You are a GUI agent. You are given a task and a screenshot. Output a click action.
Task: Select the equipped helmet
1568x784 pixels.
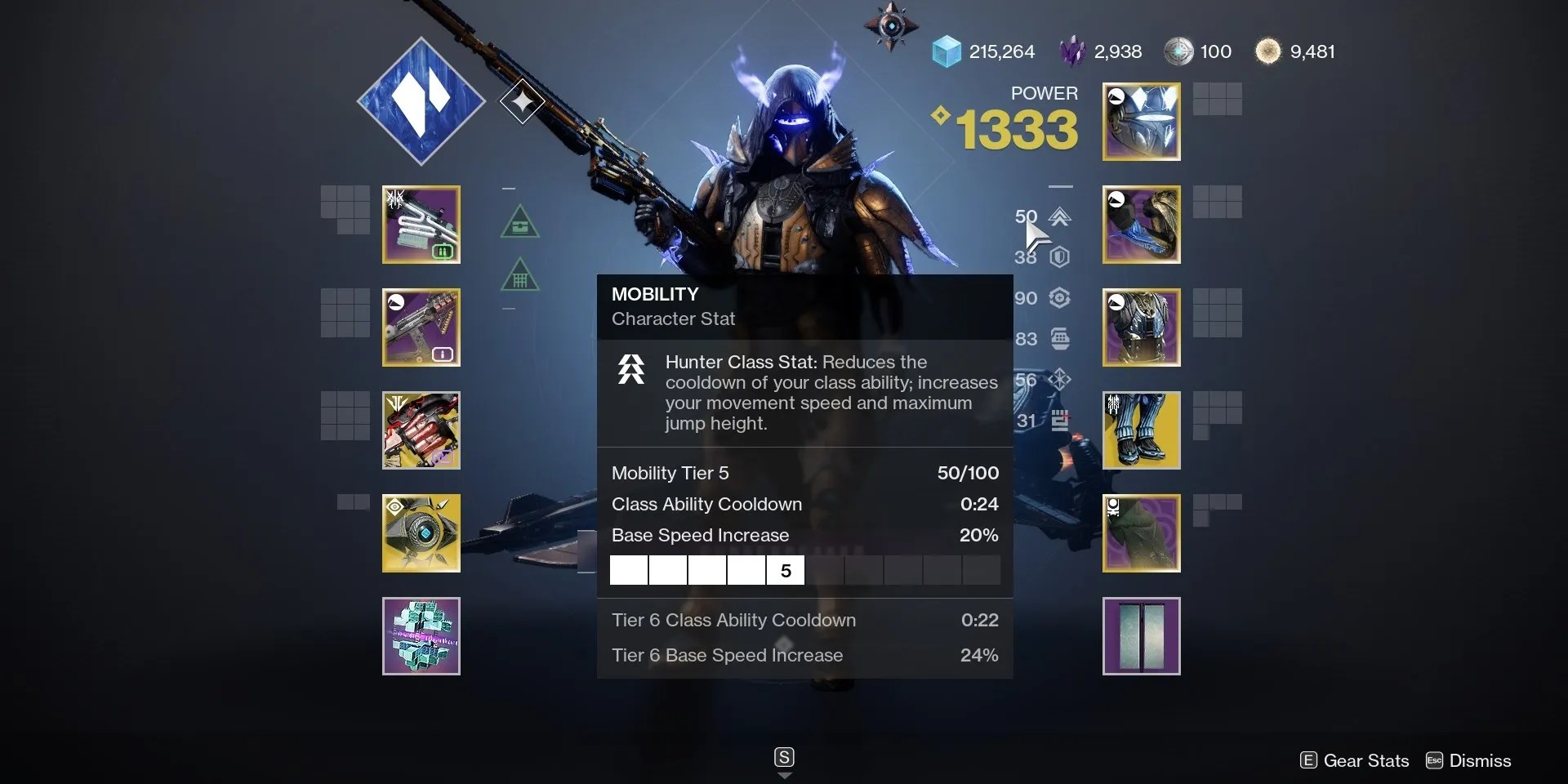click(1140, 121)
